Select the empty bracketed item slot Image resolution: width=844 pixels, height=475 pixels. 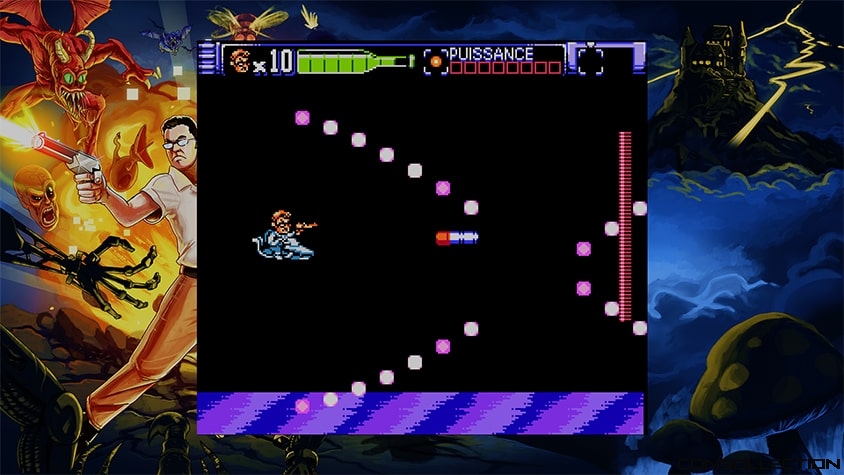coord(591,61)
